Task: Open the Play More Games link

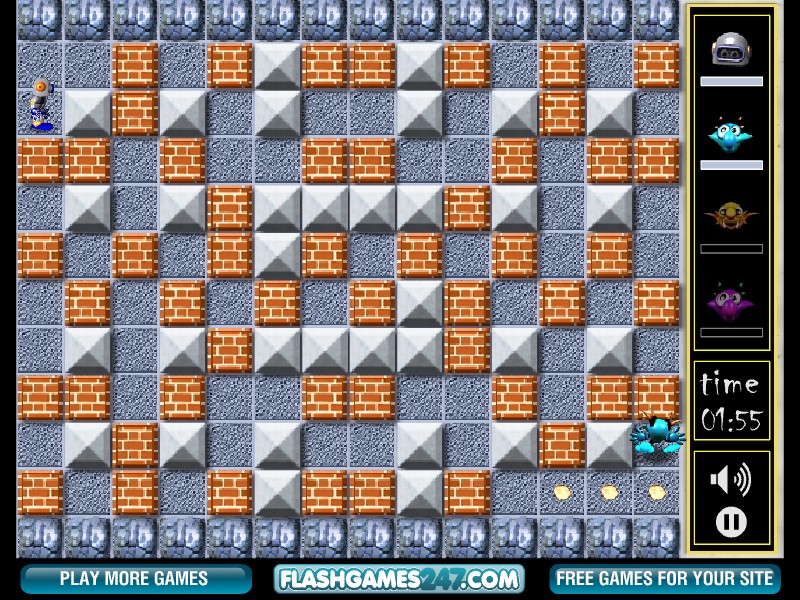Action: pos(135,578)
